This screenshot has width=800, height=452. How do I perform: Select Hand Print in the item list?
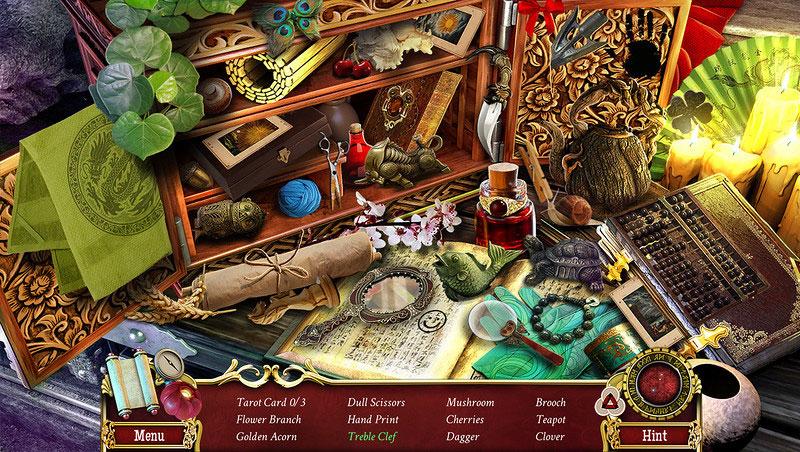(x=373, y=419)
